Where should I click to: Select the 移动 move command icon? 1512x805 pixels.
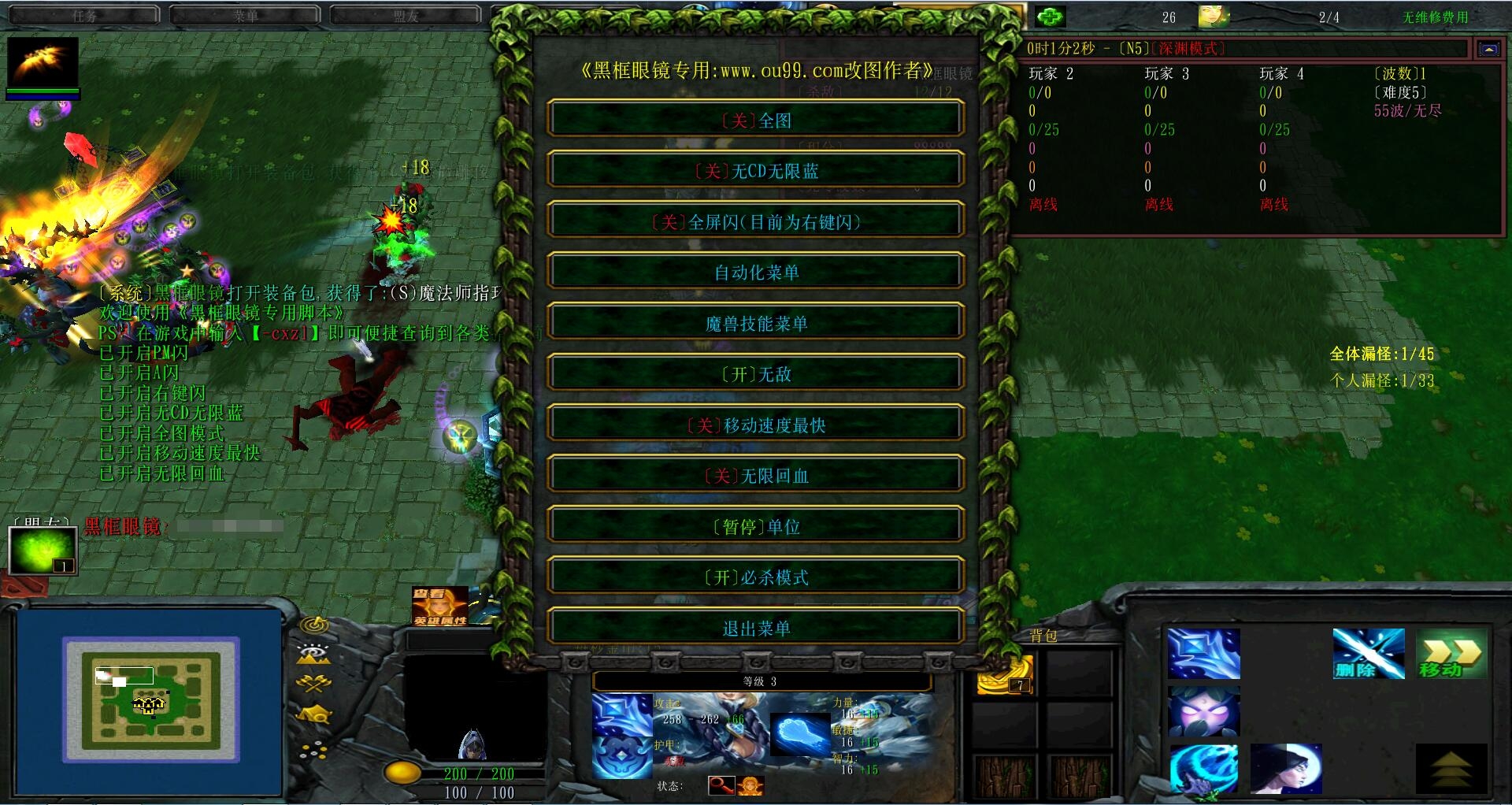(1451, 654)
